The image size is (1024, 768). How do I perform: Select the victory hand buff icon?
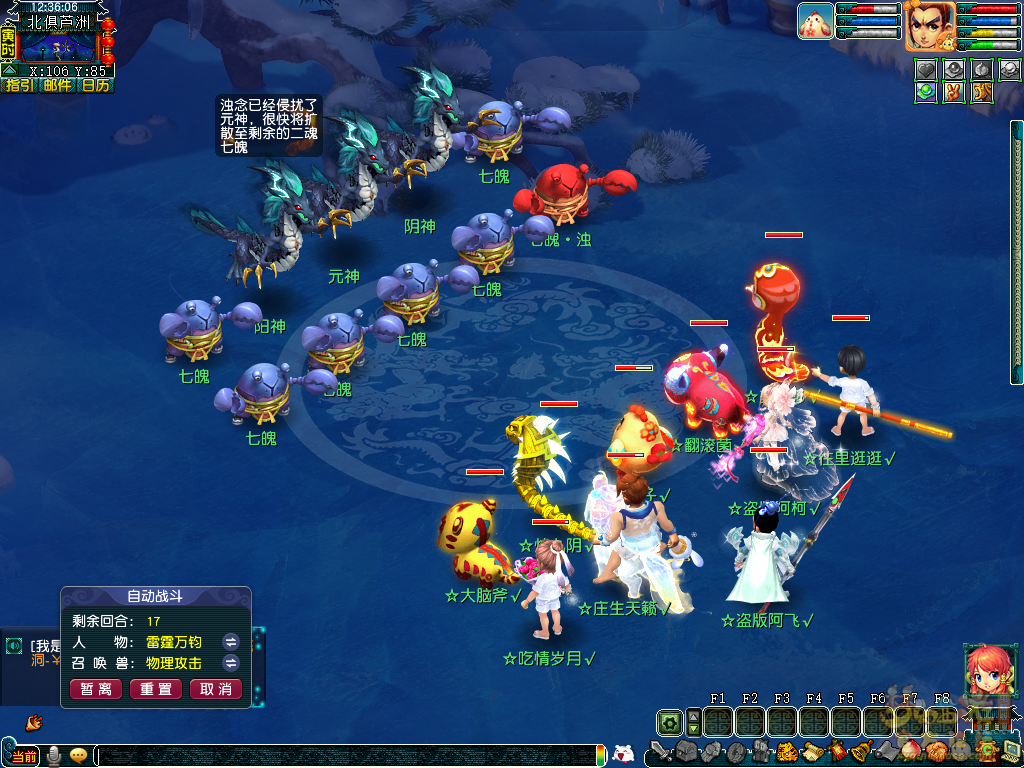click(x=952, y=92)
